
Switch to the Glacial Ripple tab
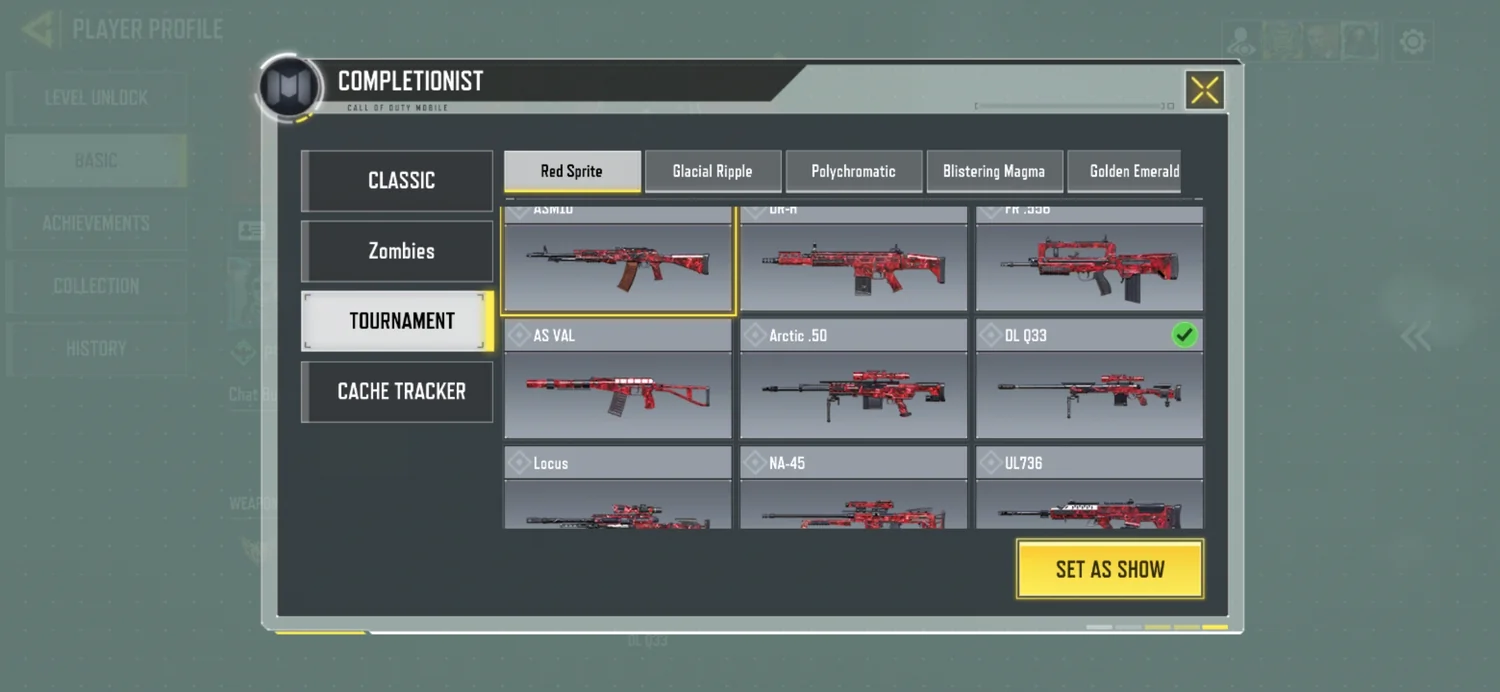(x=712, y=171)
